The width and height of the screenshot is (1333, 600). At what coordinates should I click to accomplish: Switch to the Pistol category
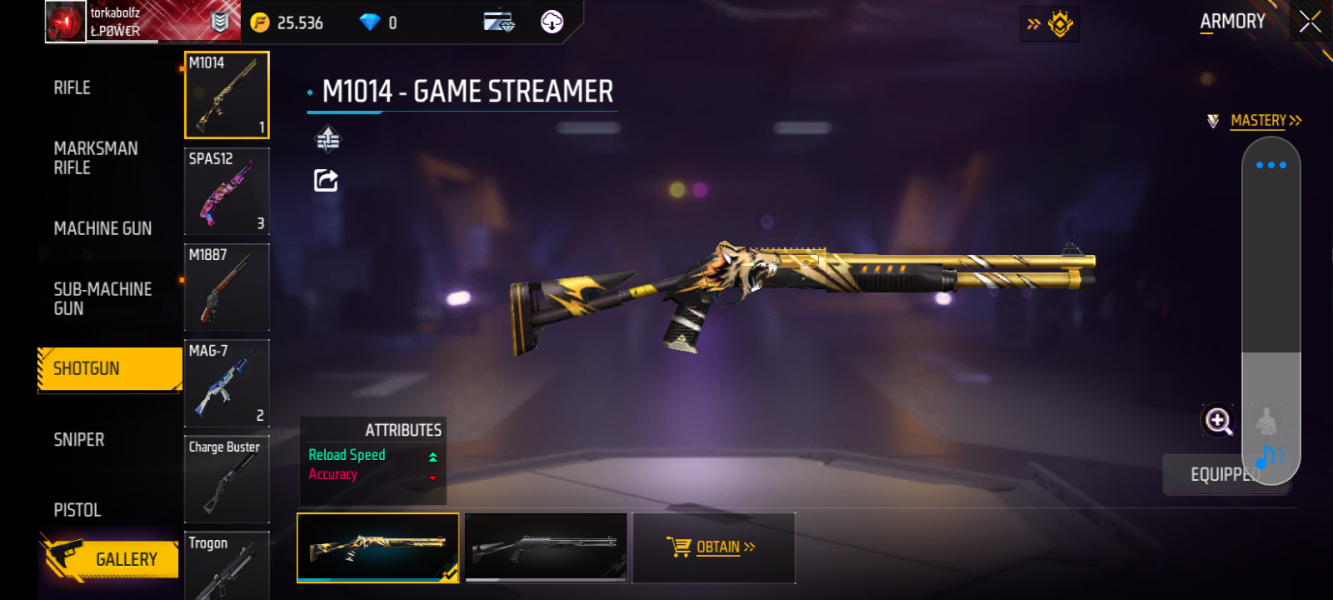[x=77, y=510]
